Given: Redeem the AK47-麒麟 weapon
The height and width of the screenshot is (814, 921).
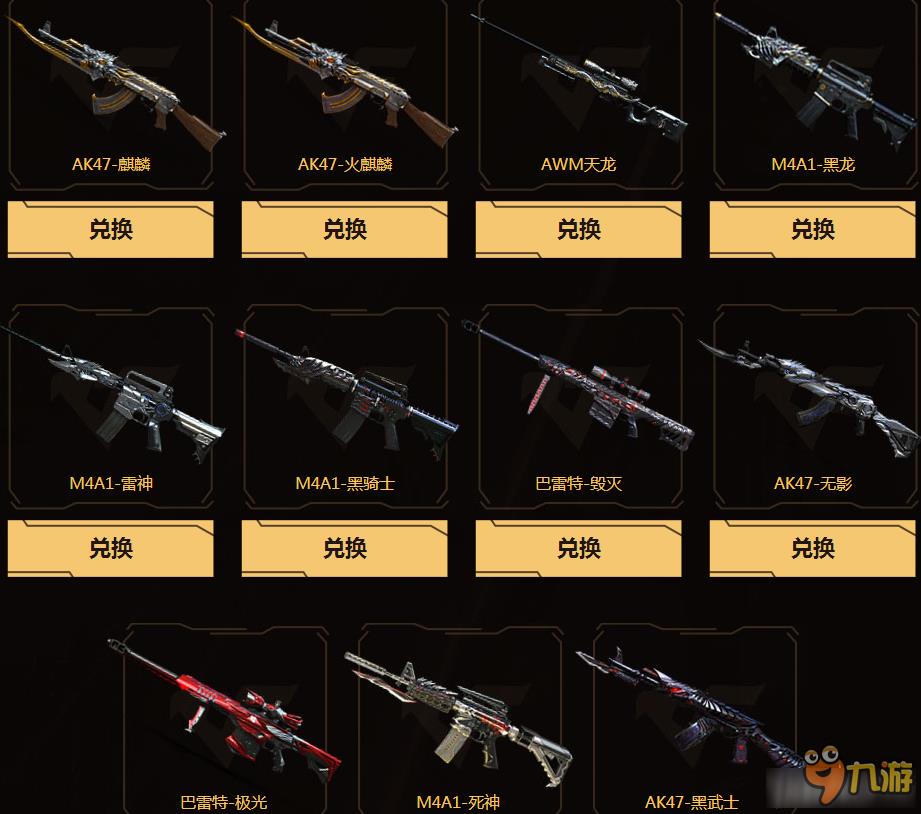Looking at the screenshot, I should tap(111, 229).
